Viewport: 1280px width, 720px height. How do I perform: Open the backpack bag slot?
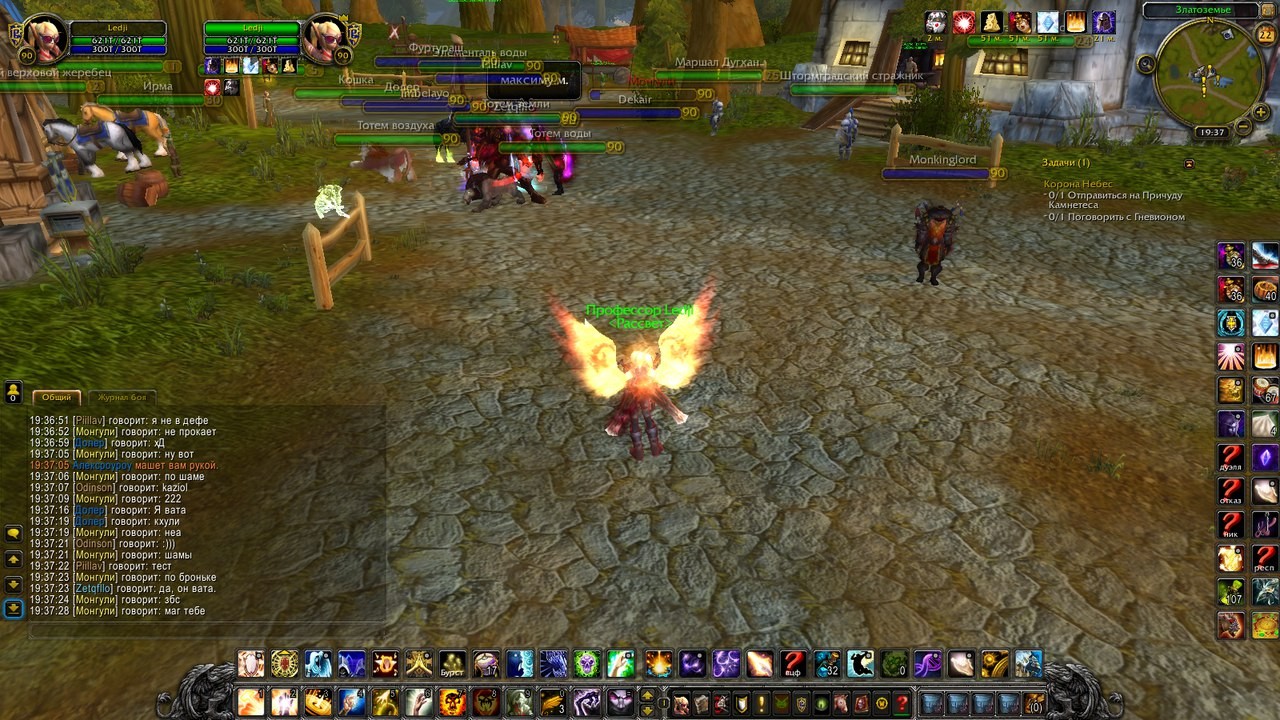[1034, 703]
